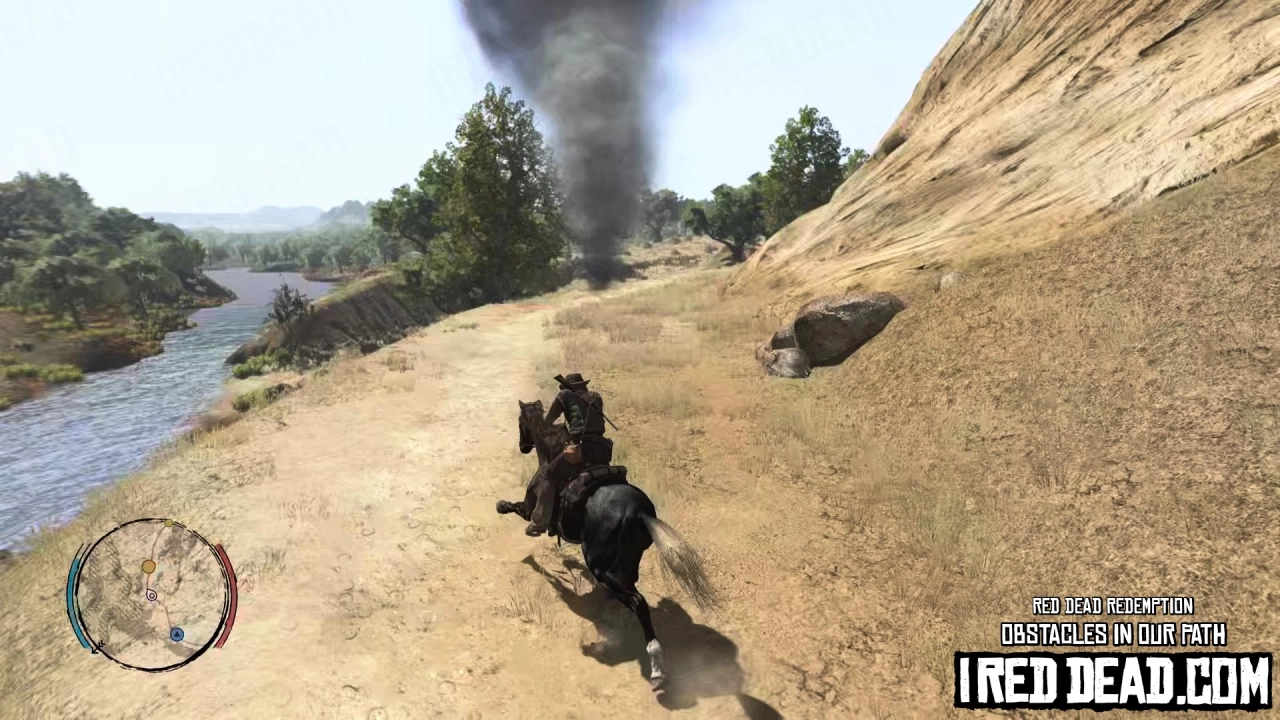The image size is (1280, 720).
Task: Click the white player arrow on the minimap
Action: click(152, 595)
